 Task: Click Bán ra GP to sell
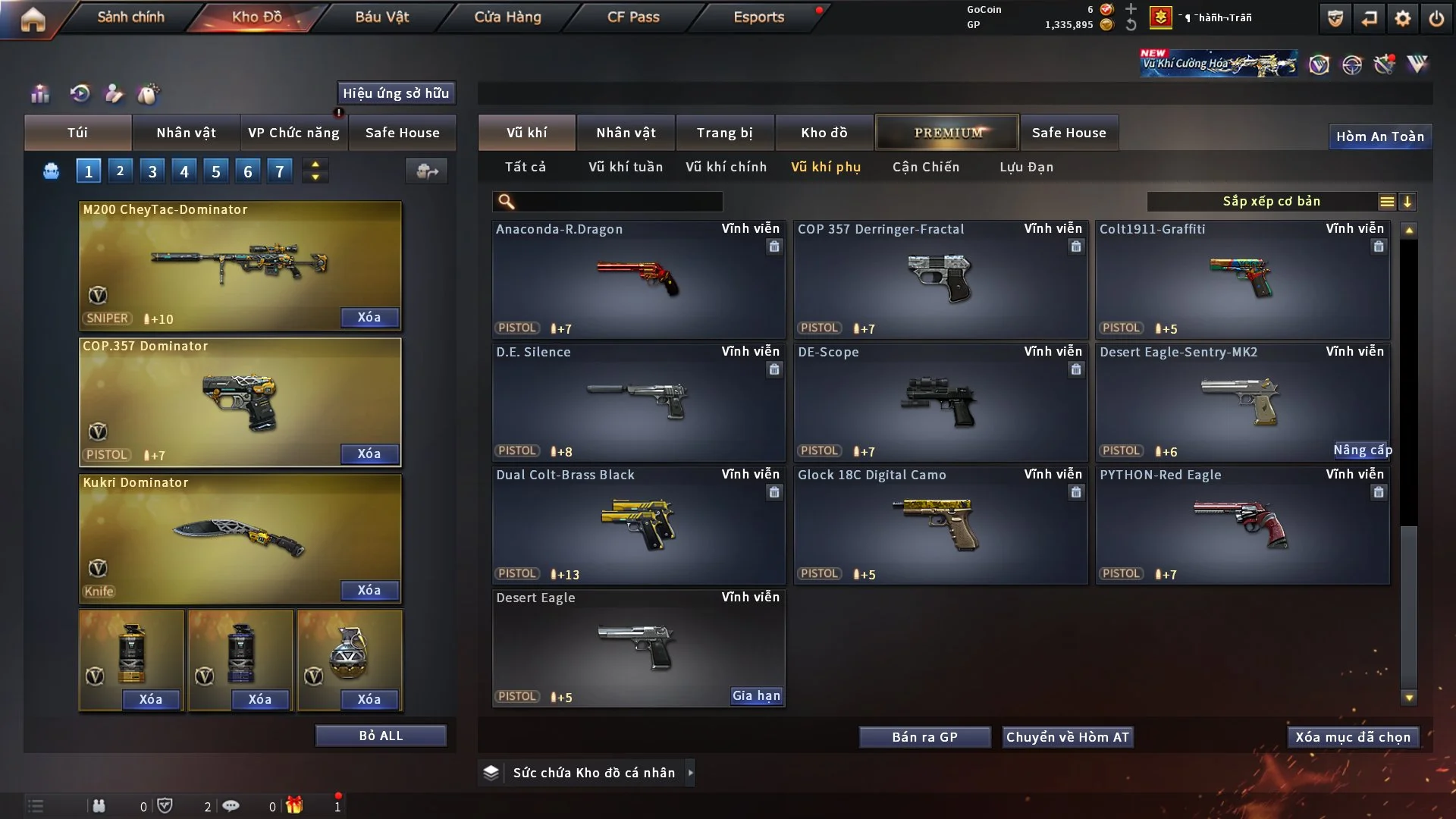pyautogui.click(x=924, y=737)
